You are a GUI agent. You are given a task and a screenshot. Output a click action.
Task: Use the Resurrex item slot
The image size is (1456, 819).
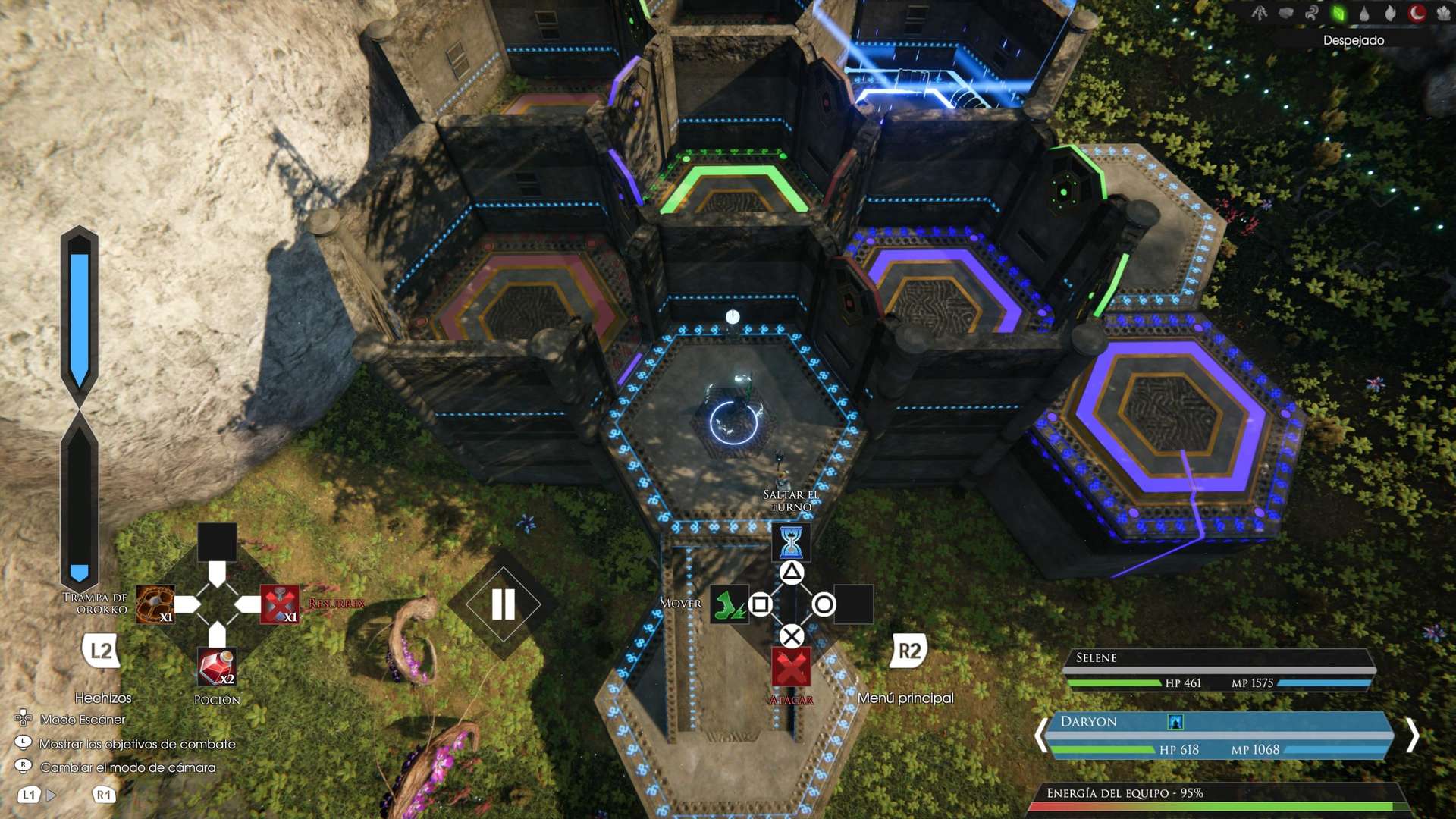coord(279,604)
